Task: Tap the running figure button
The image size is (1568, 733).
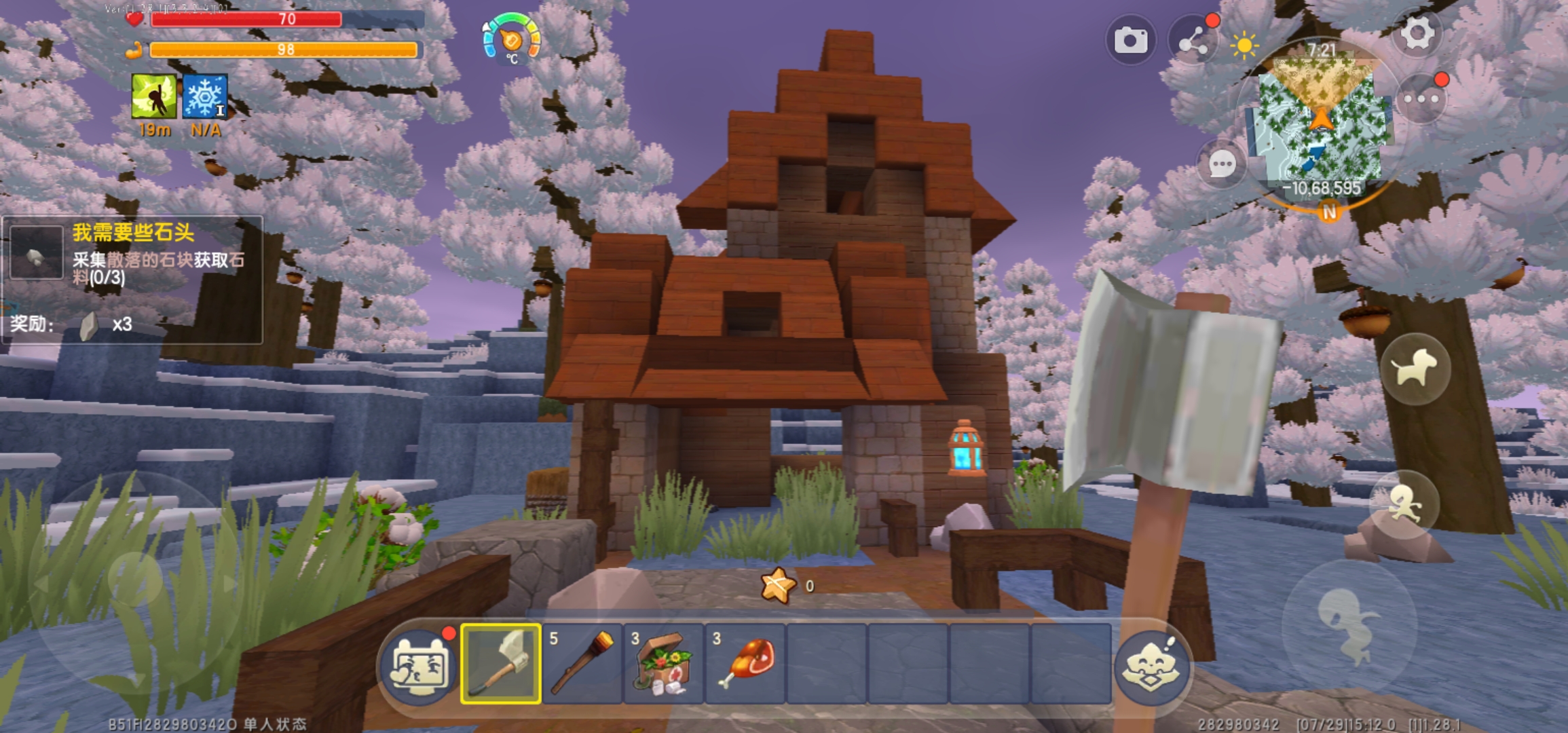Action: 1404,505
